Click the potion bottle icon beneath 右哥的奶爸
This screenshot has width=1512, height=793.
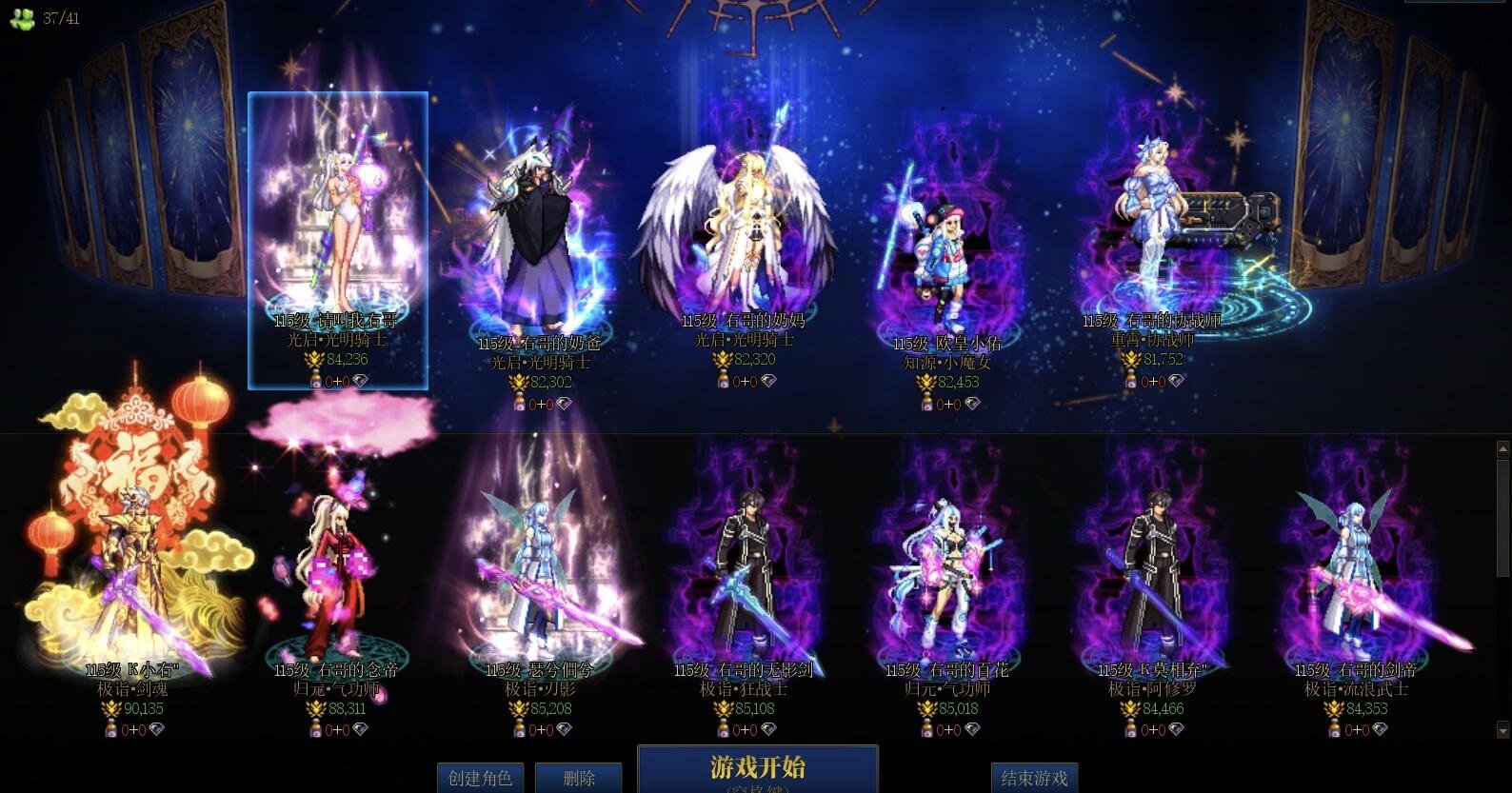click(x=520, y=401)
